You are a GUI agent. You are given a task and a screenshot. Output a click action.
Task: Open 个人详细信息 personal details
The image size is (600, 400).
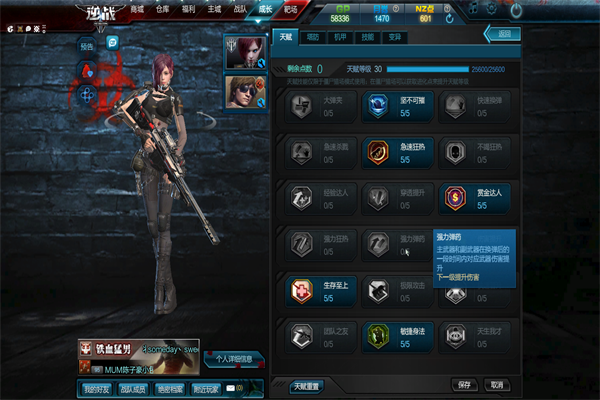(x=234, y=358)
